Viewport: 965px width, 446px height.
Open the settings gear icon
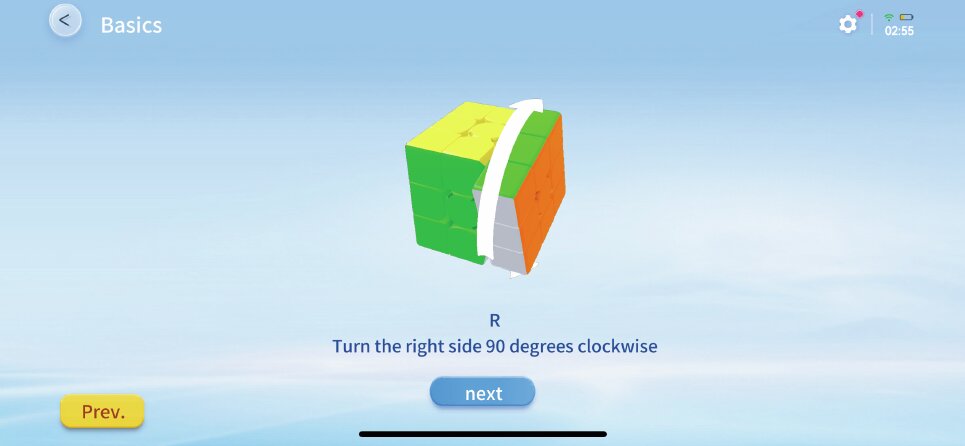(x=848, y=24)
